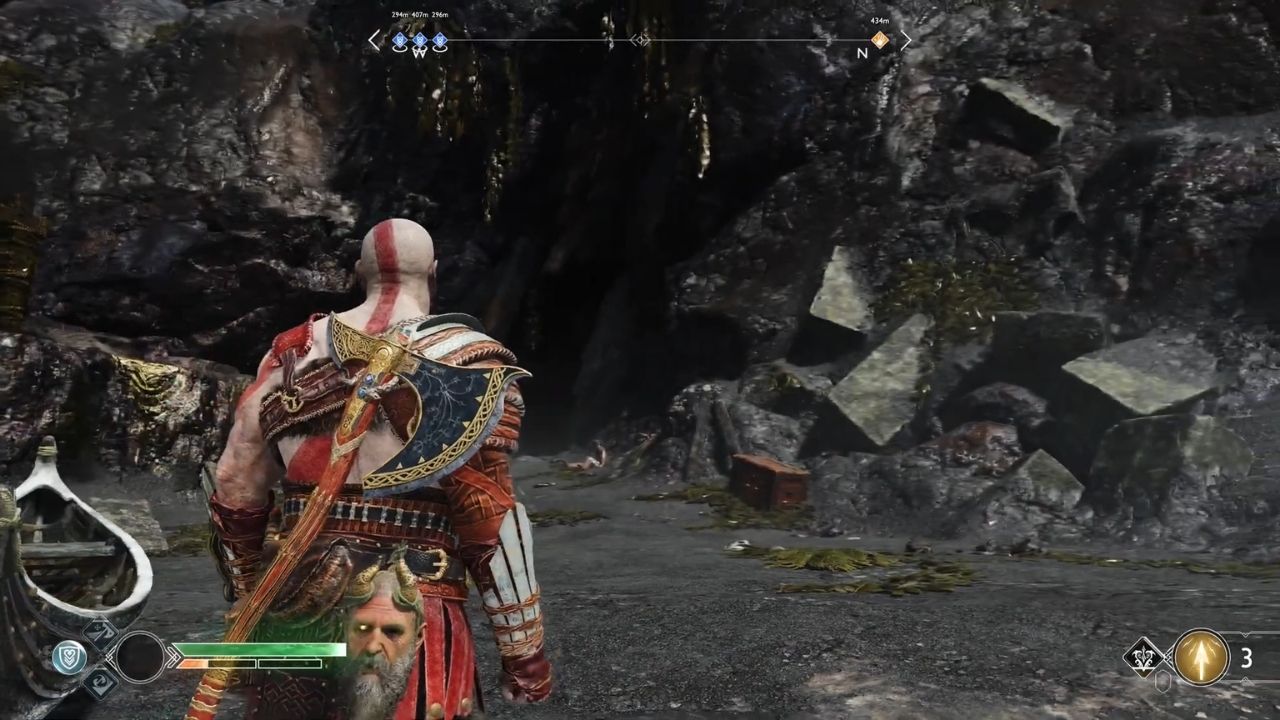Activate the runic summon diamond icon
Image resolution: width=1280 pixels, height=720 pixels.
[x=1143, y=657]
